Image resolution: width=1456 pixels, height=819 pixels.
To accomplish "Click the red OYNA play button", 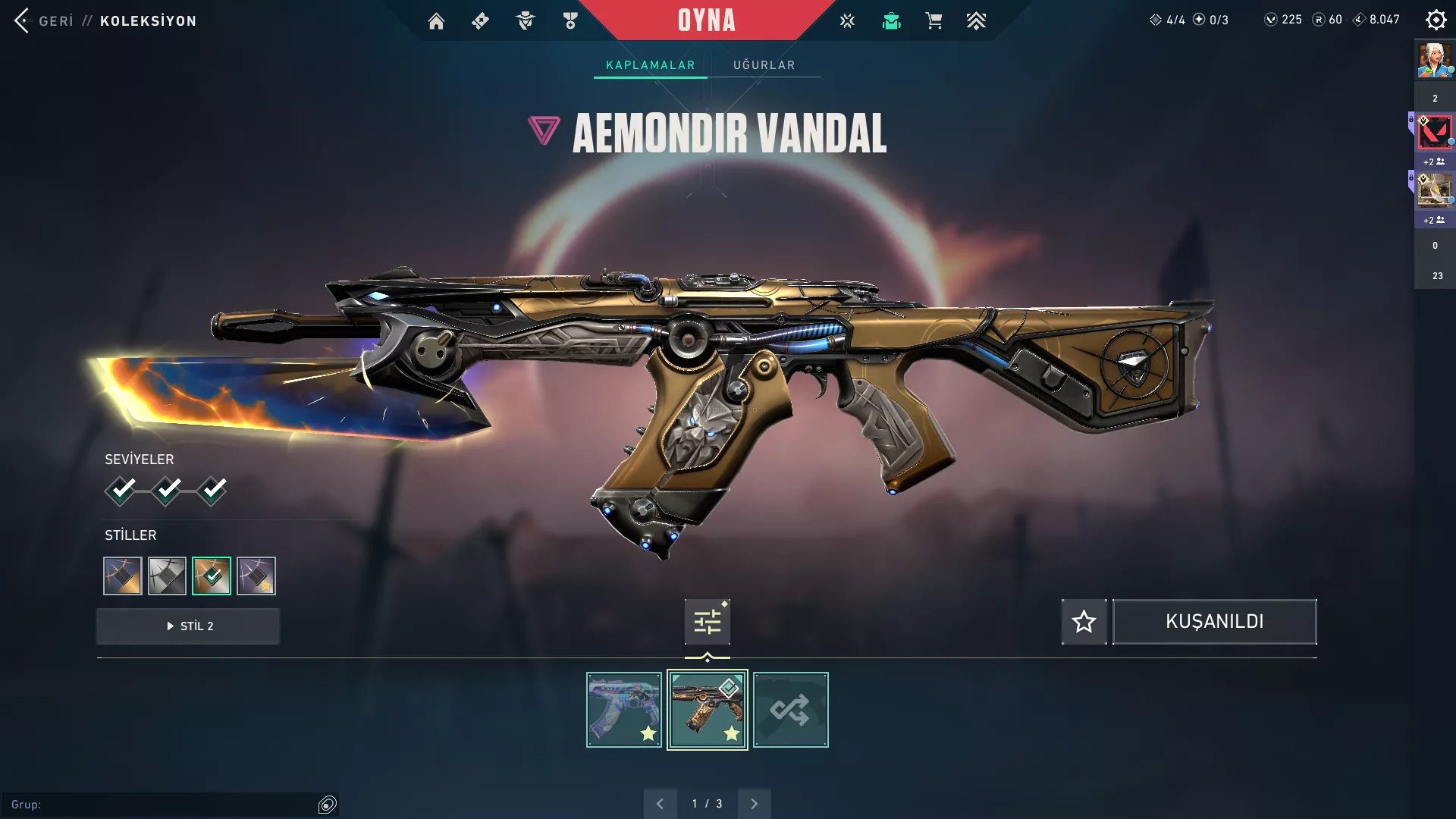I will click(706, 20).
